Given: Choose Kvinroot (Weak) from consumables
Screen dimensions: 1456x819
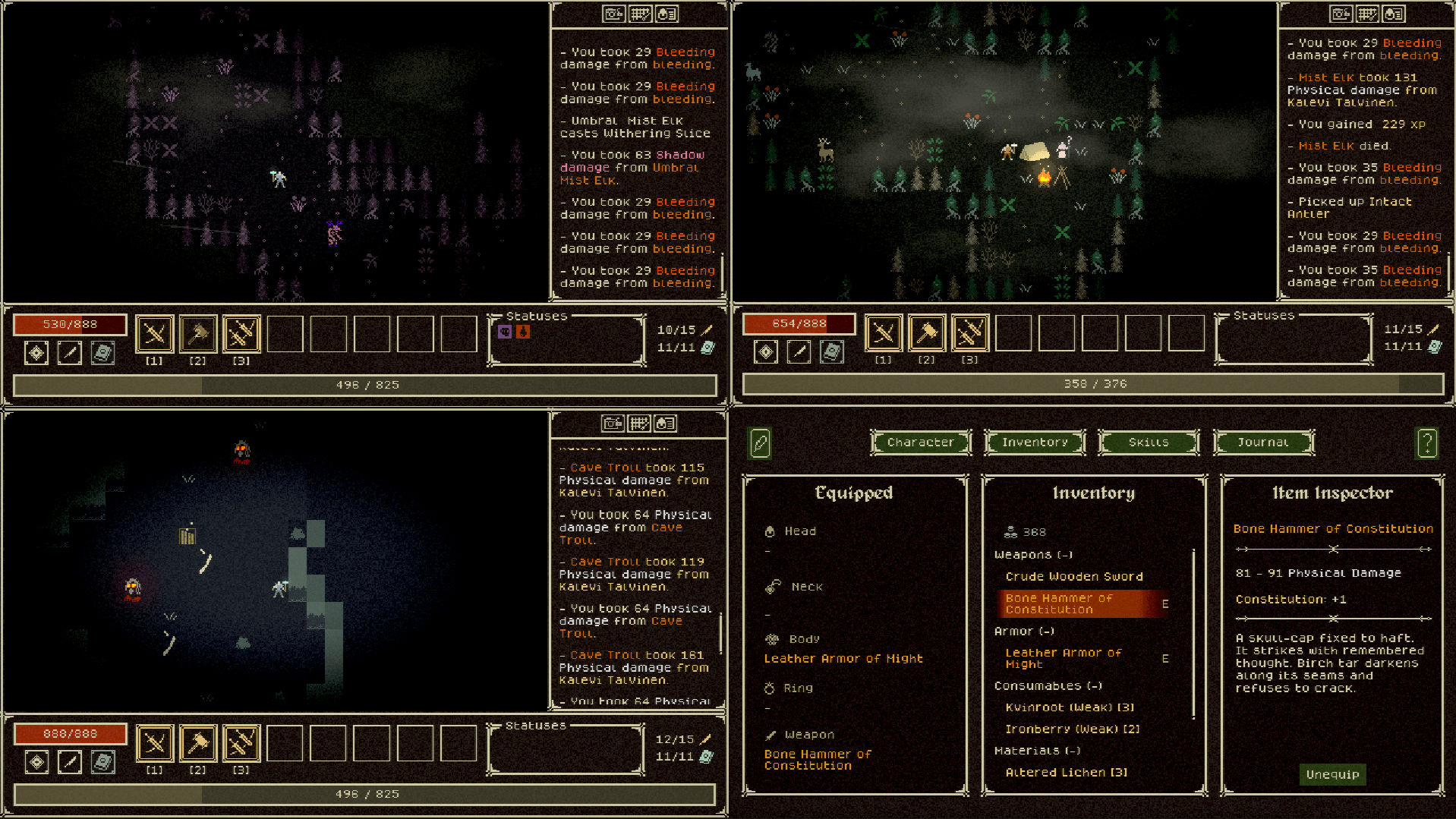Looking at the screenshot, I should [x=1069, y=707].
